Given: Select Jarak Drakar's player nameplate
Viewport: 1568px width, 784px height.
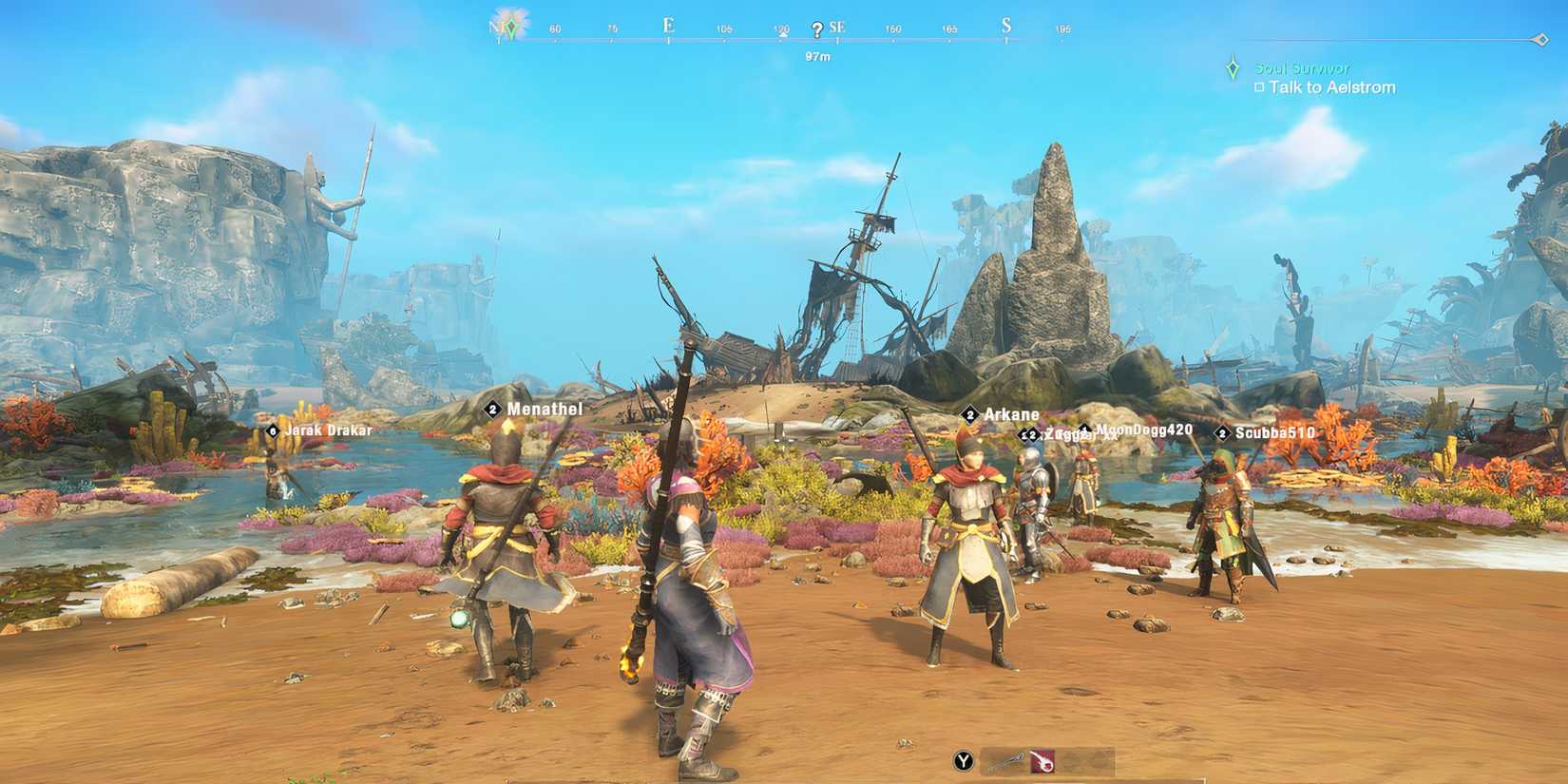Looking at the screenshot, I should [x=328, y=430].
